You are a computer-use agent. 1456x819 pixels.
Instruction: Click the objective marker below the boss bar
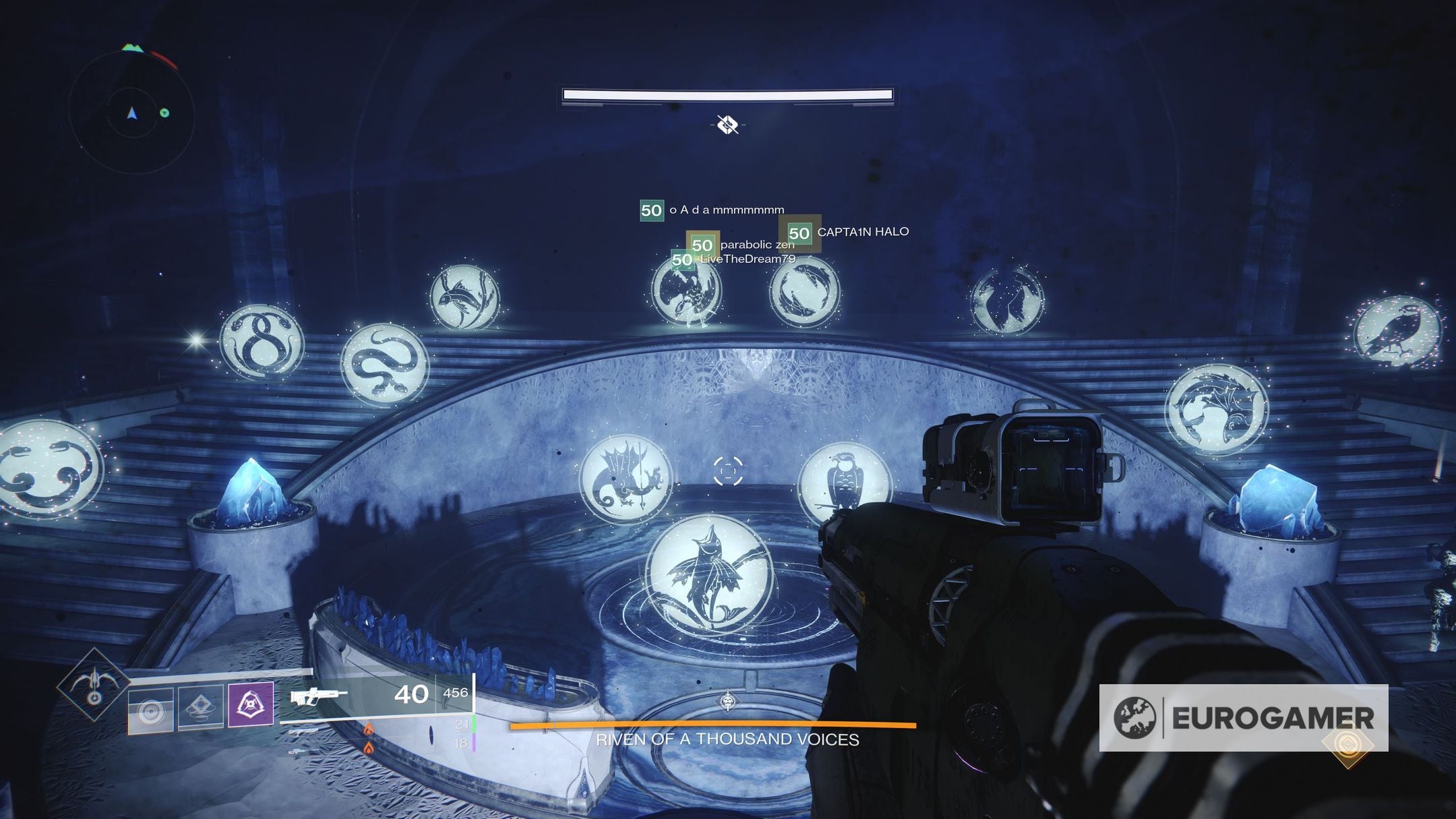pyautogui.click(x=727, y=124)
